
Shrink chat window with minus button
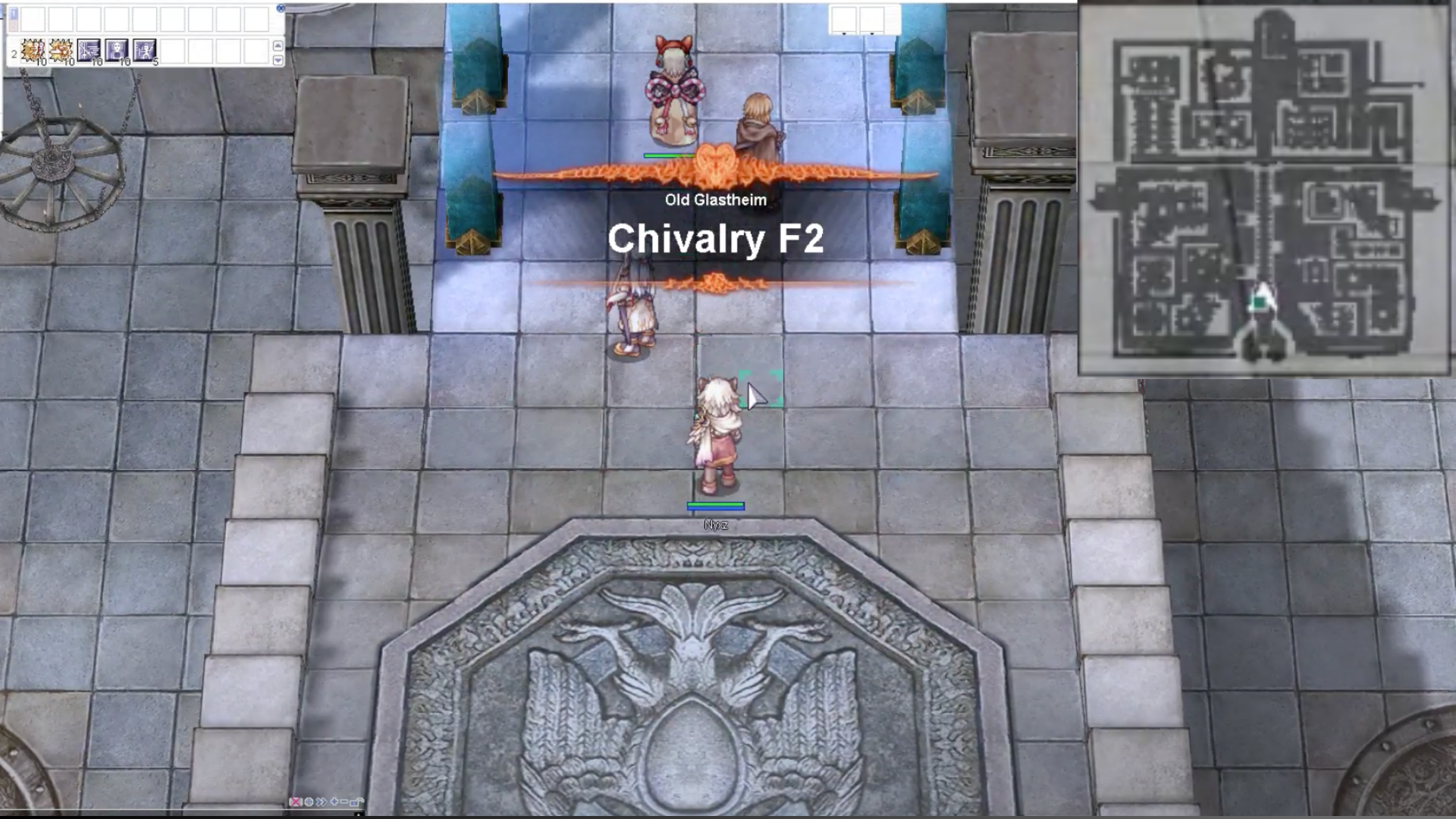coord(344,802)
